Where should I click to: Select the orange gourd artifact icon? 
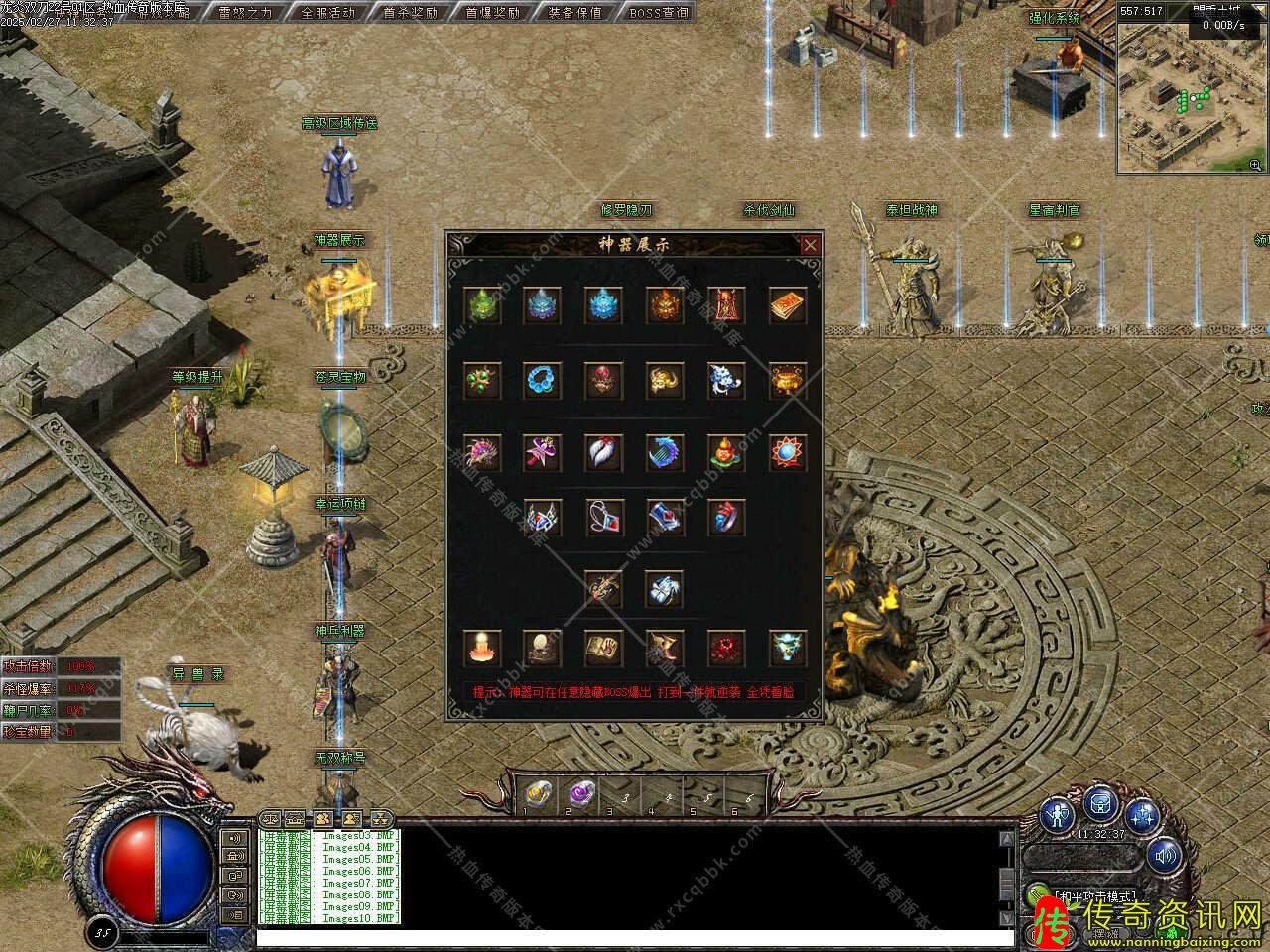(x=726, y=452)
